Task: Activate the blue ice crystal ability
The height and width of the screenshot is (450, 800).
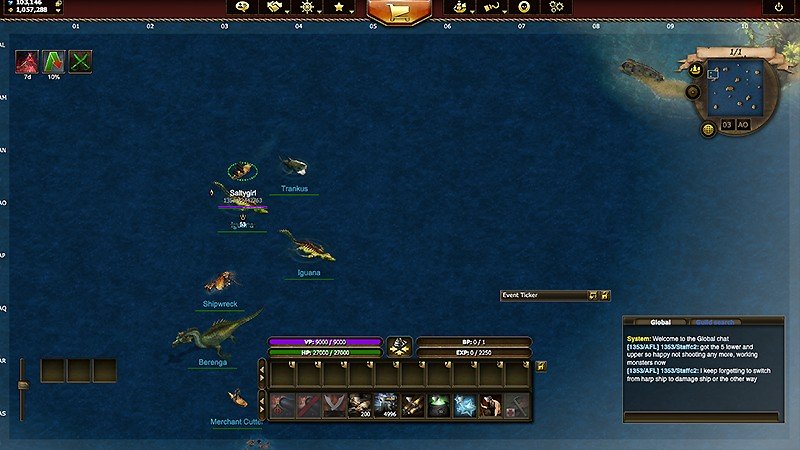Action: pos(463,405)
